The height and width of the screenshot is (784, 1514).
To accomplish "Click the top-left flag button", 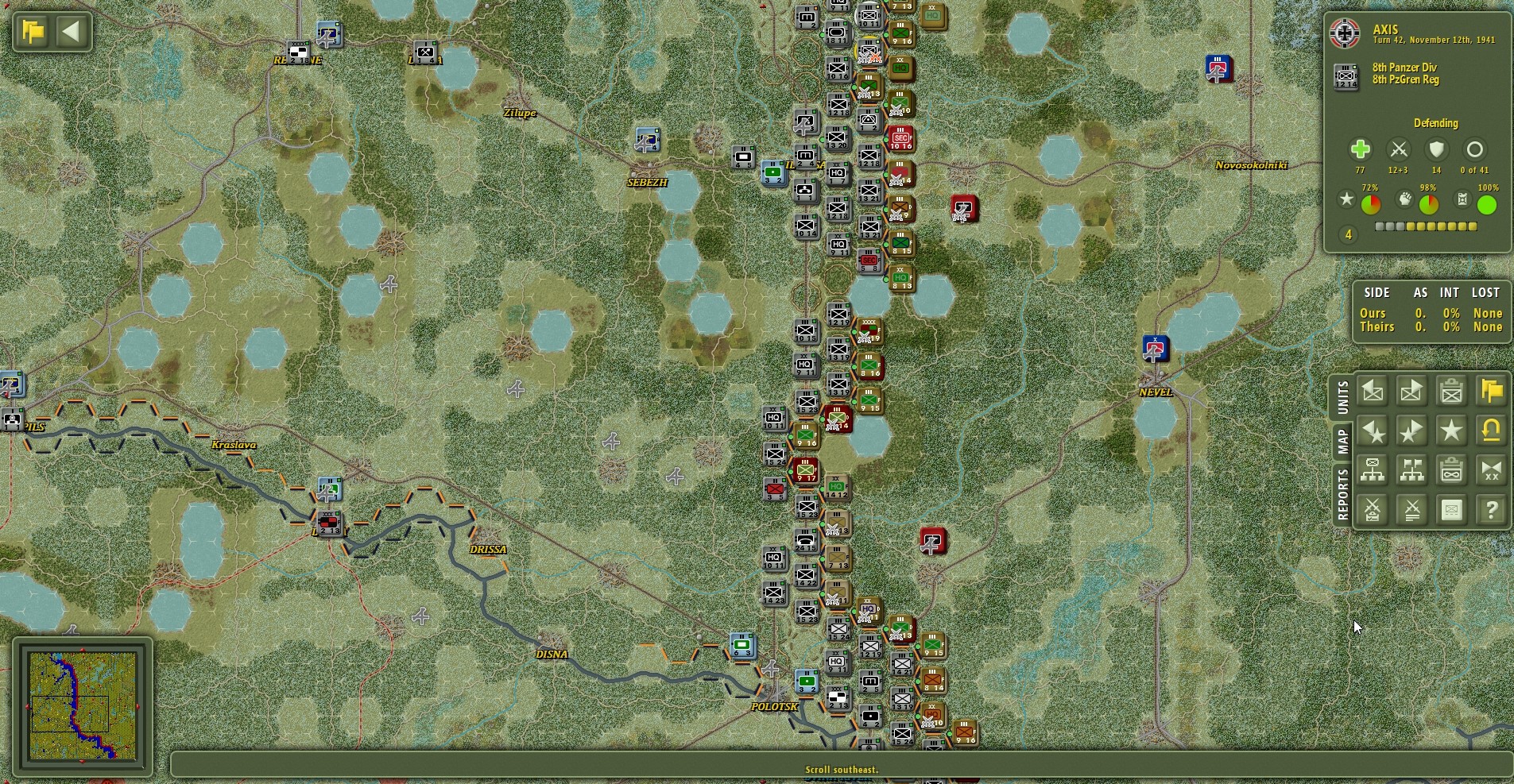I will point(31,32).
